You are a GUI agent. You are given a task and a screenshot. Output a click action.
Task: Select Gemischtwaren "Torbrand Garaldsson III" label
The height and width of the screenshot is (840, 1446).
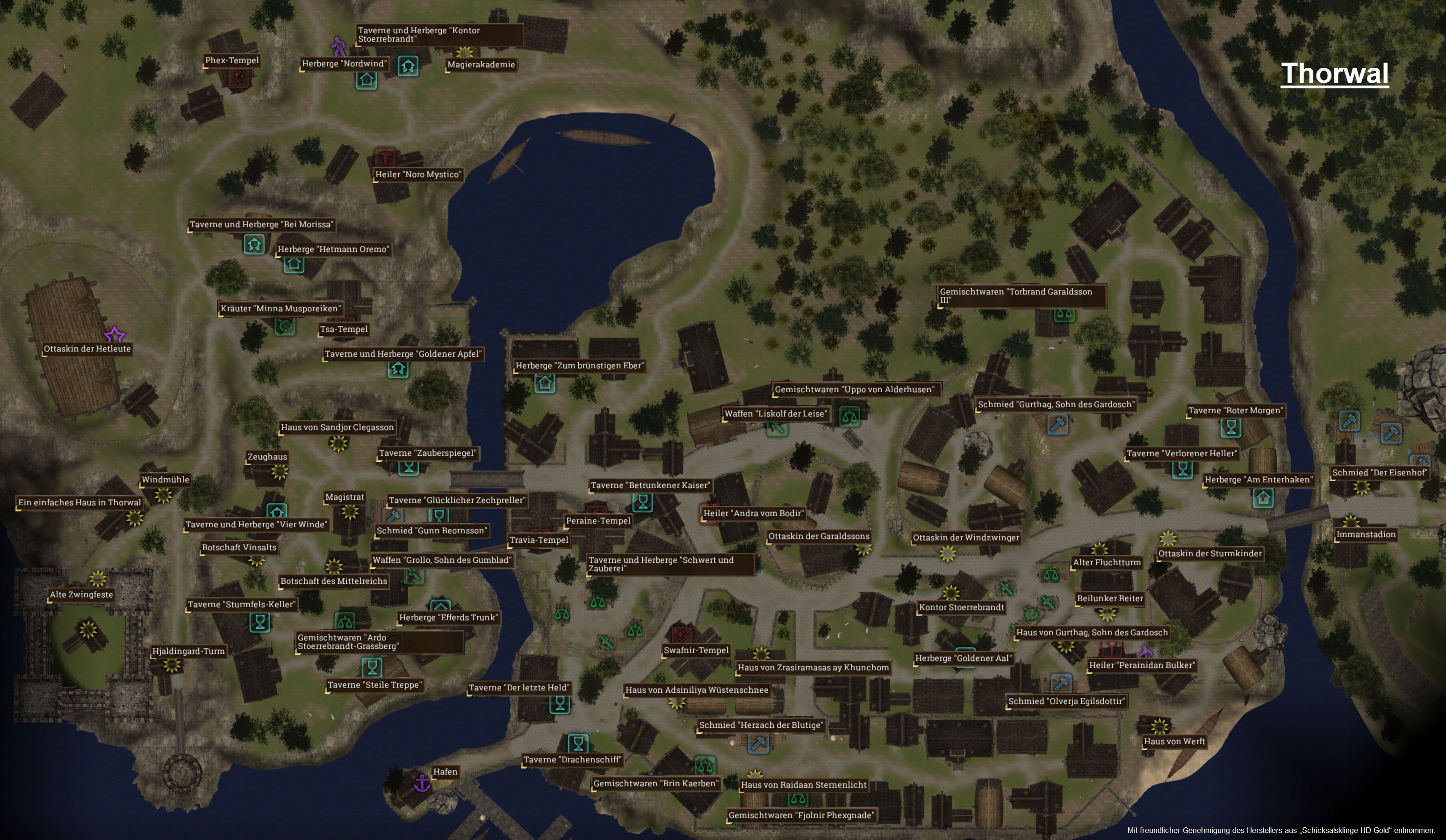[1020, 295]
